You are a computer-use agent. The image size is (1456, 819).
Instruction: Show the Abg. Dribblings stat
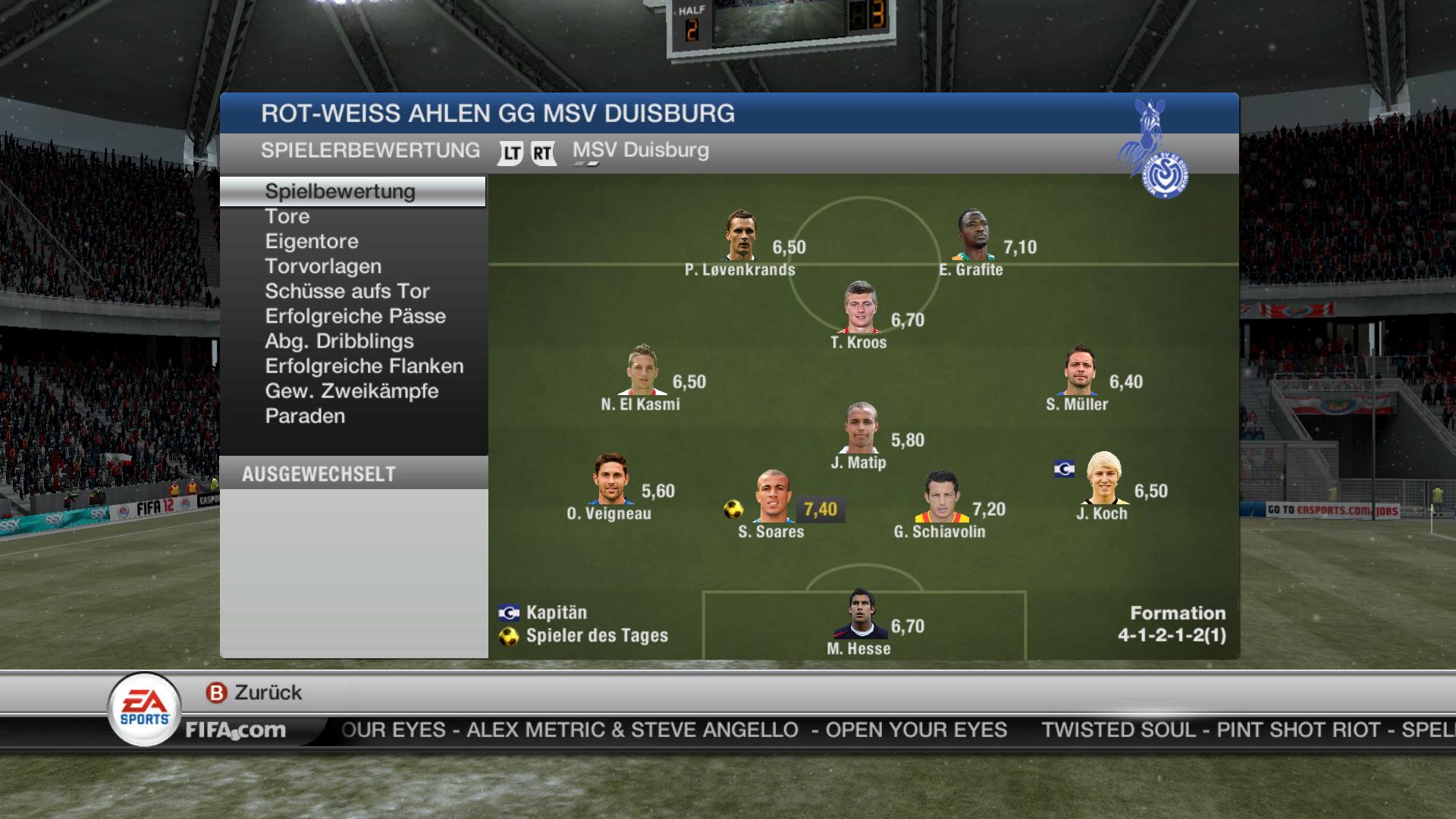(x=339, y=341)
